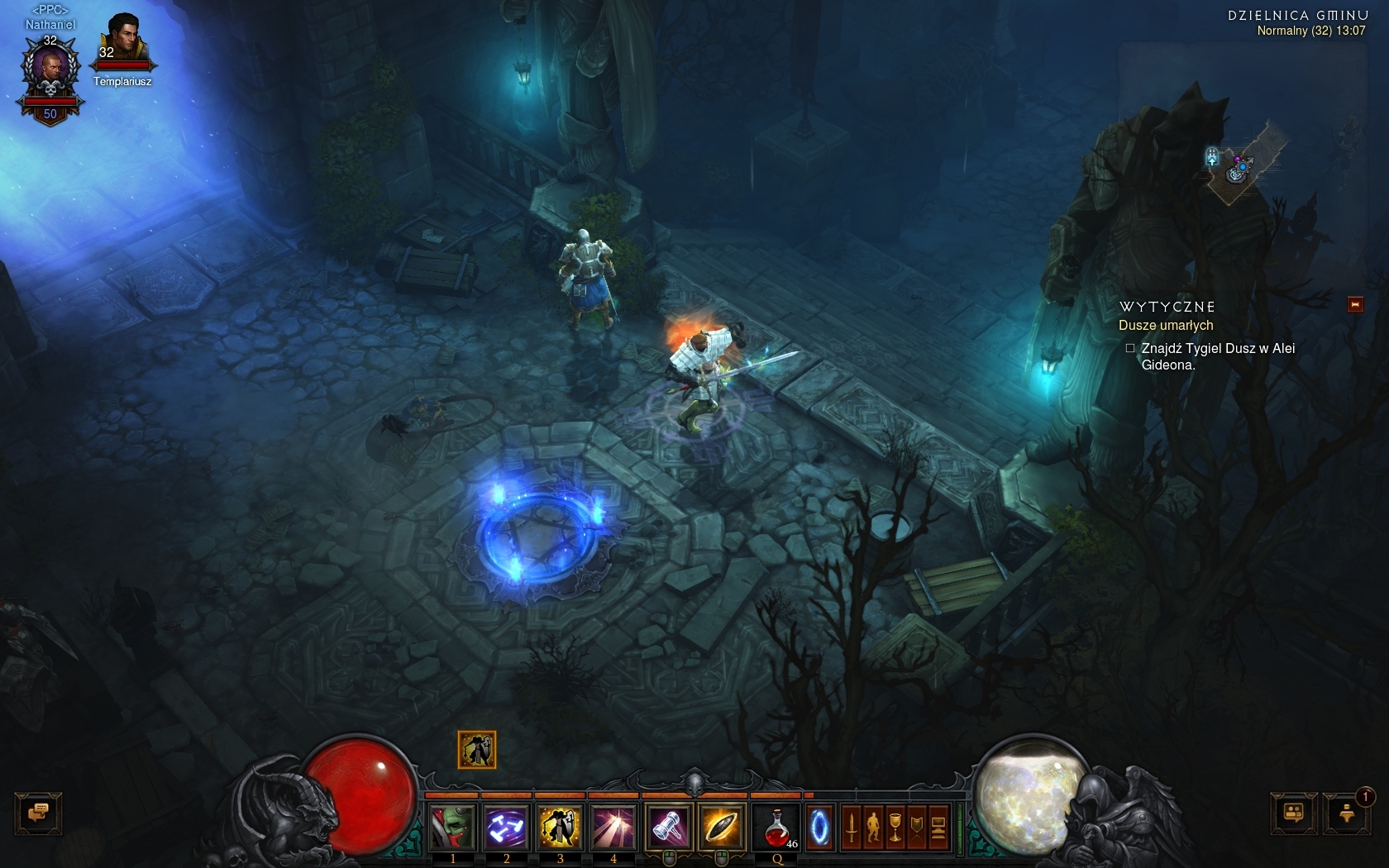Open the character inventory figure icon
Screen dimensions: 1389x868
pos(873,827)
